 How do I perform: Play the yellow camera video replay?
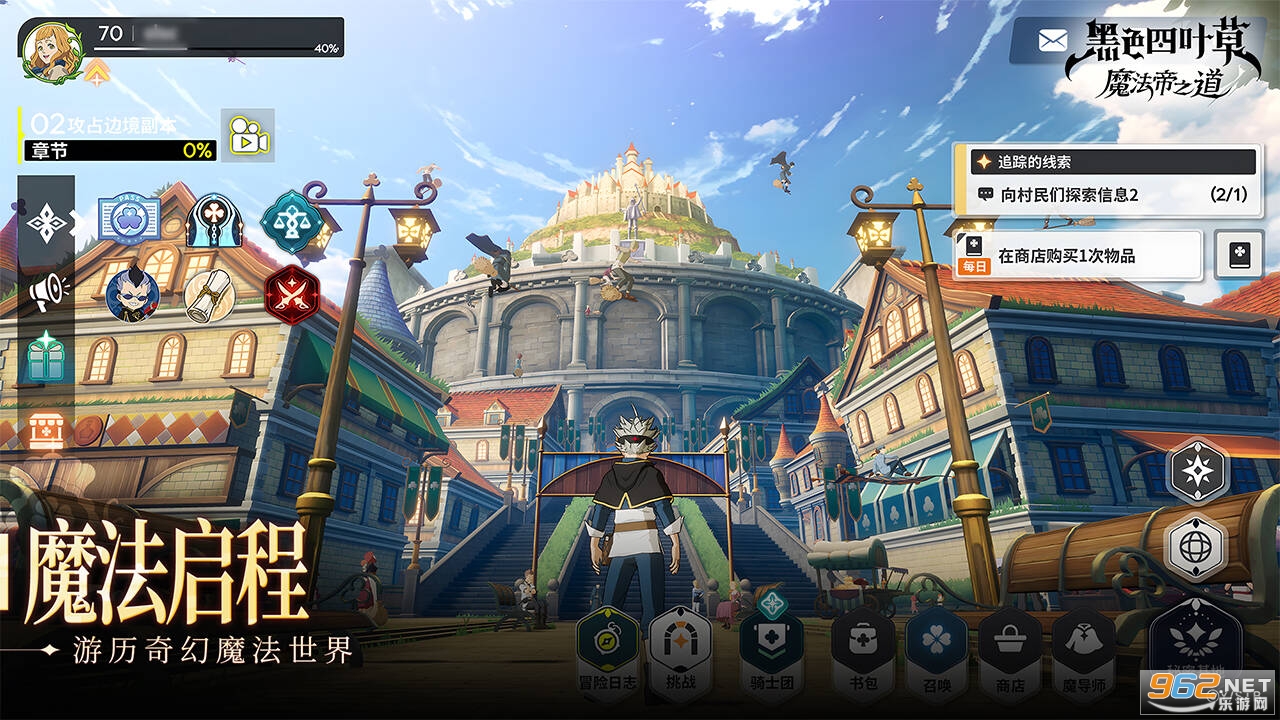pyautogui.click(x=248, y=136)
